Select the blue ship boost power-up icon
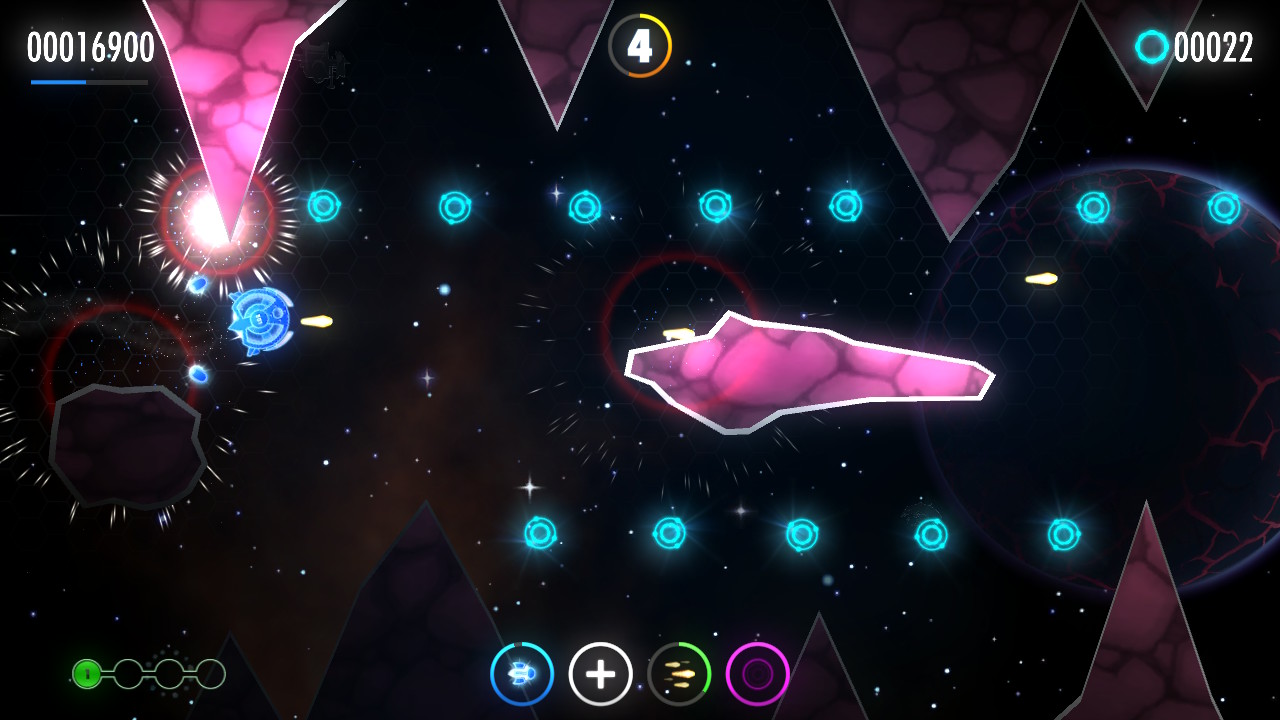The width and height of the screenshot is (1280, 720). point(523,674)
